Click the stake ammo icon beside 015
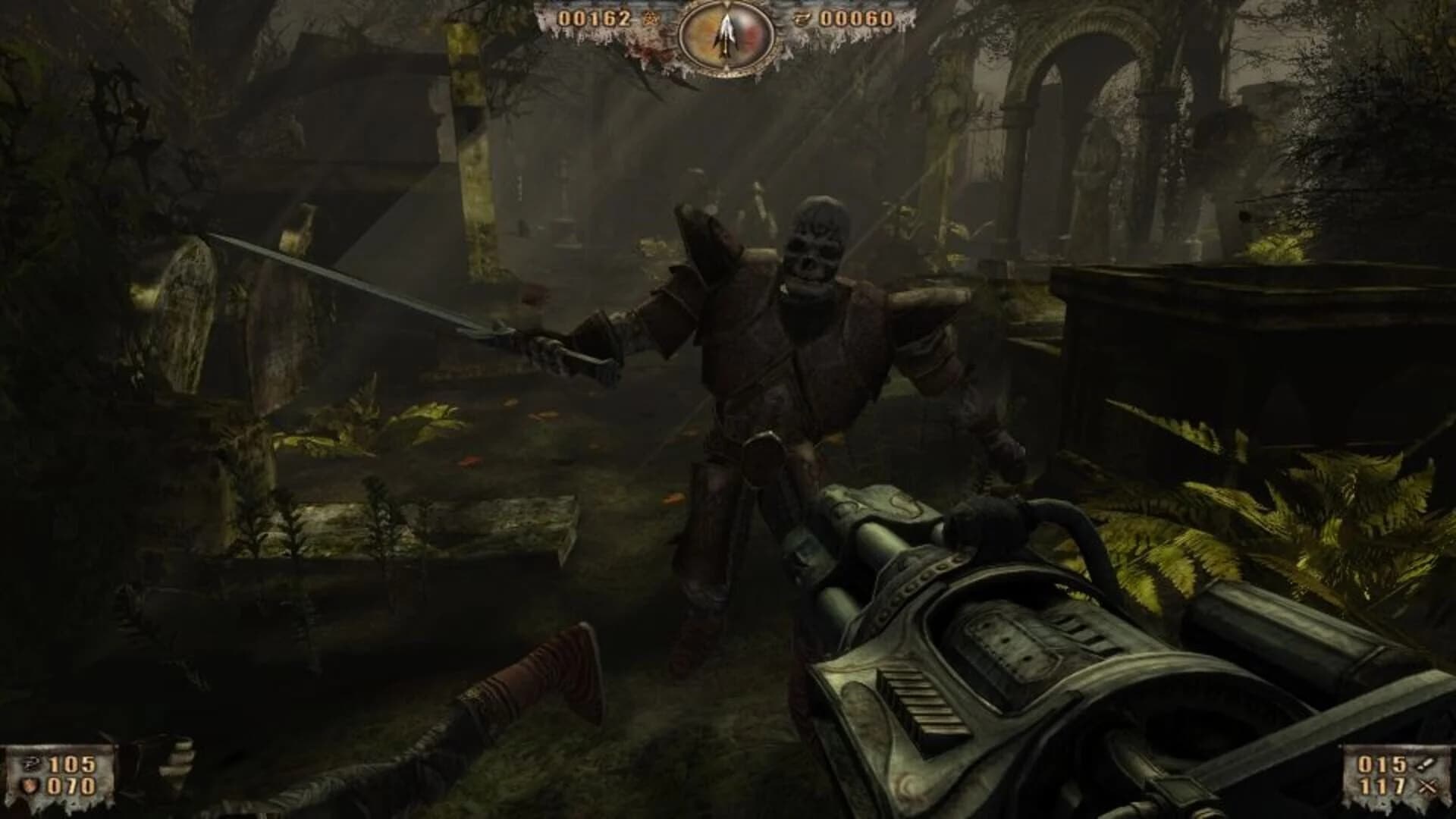 pyautogui.click(x=1427, y=764)
